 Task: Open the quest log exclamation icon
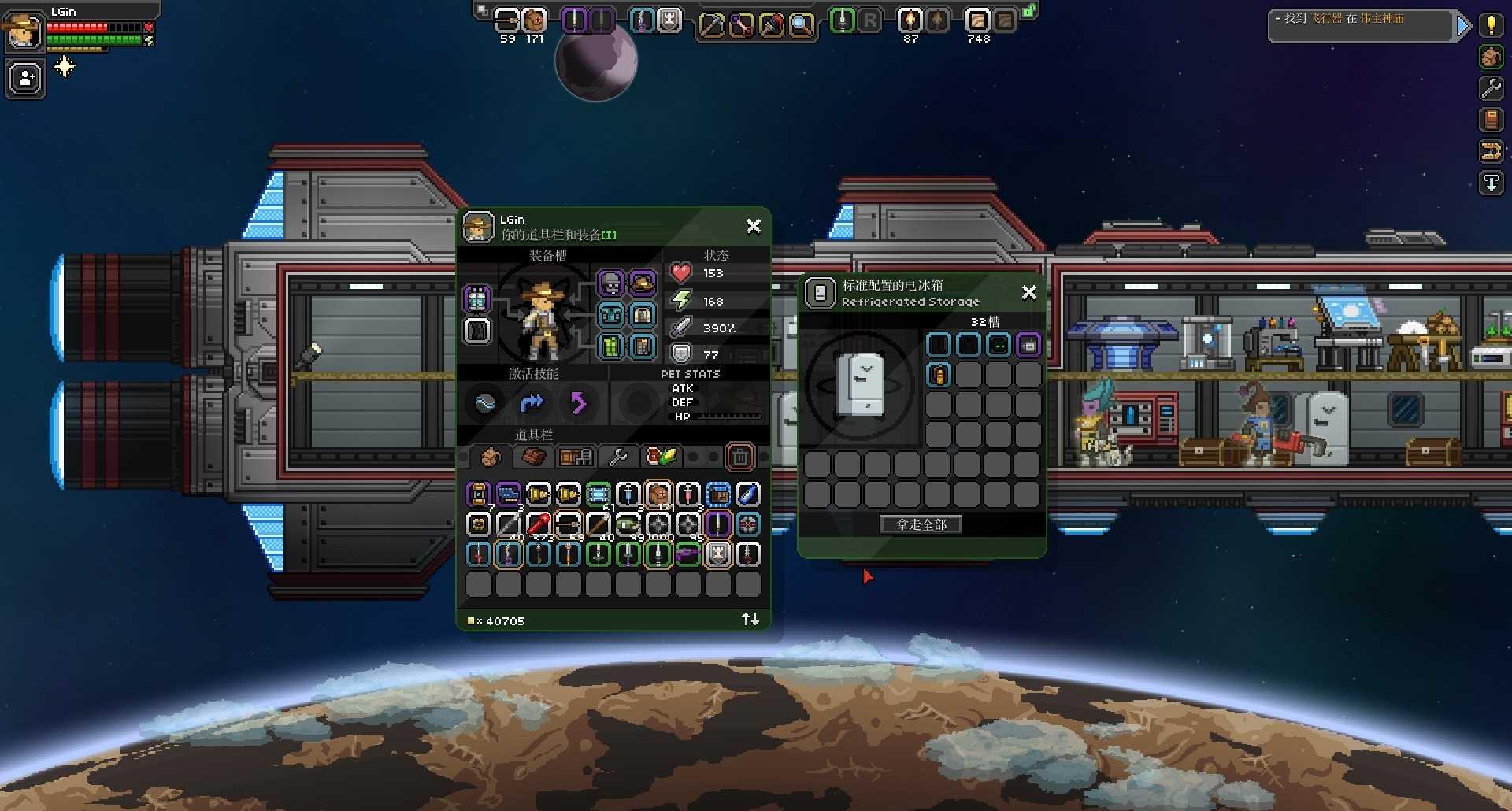(x=1491, y=25)
